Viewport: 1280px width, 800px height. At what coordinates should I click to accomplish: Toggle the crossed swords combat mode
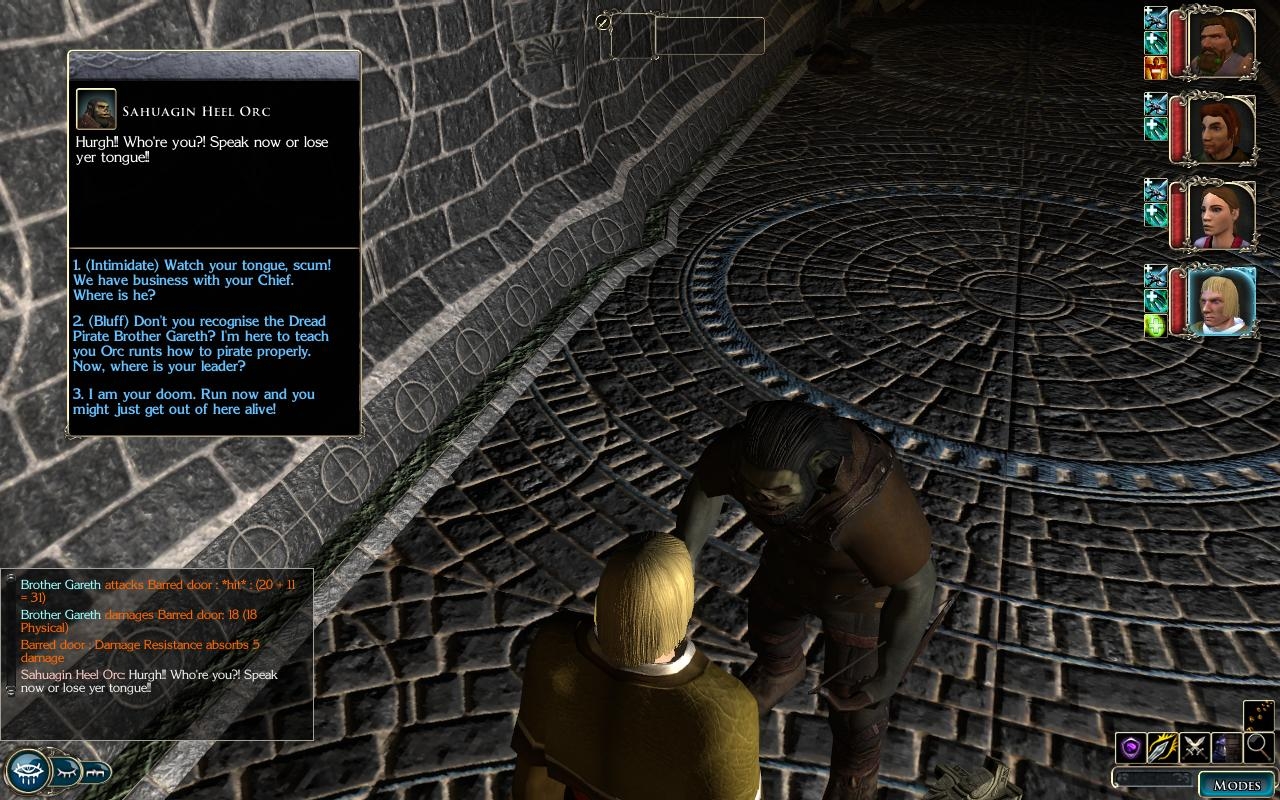point(1195,747)
